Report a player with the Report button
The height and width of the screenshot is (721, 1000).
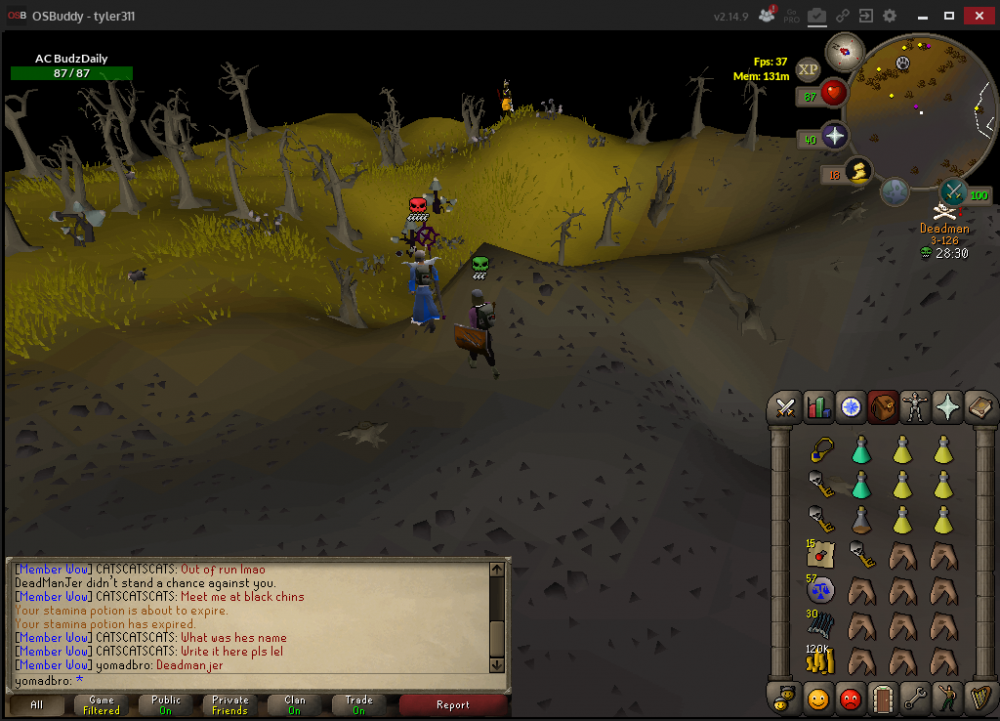[x=452, y=704]
